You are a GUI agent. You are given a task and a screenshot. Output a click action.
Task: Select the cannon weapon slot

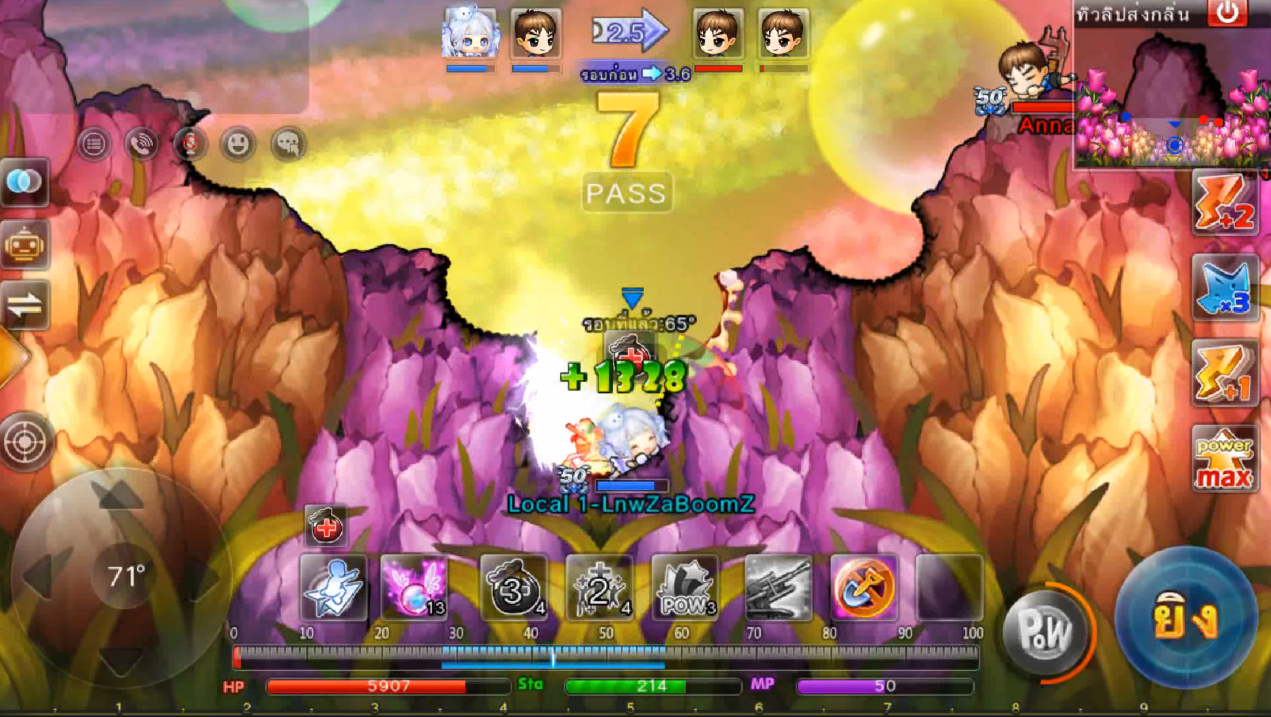tap(778, 589)
